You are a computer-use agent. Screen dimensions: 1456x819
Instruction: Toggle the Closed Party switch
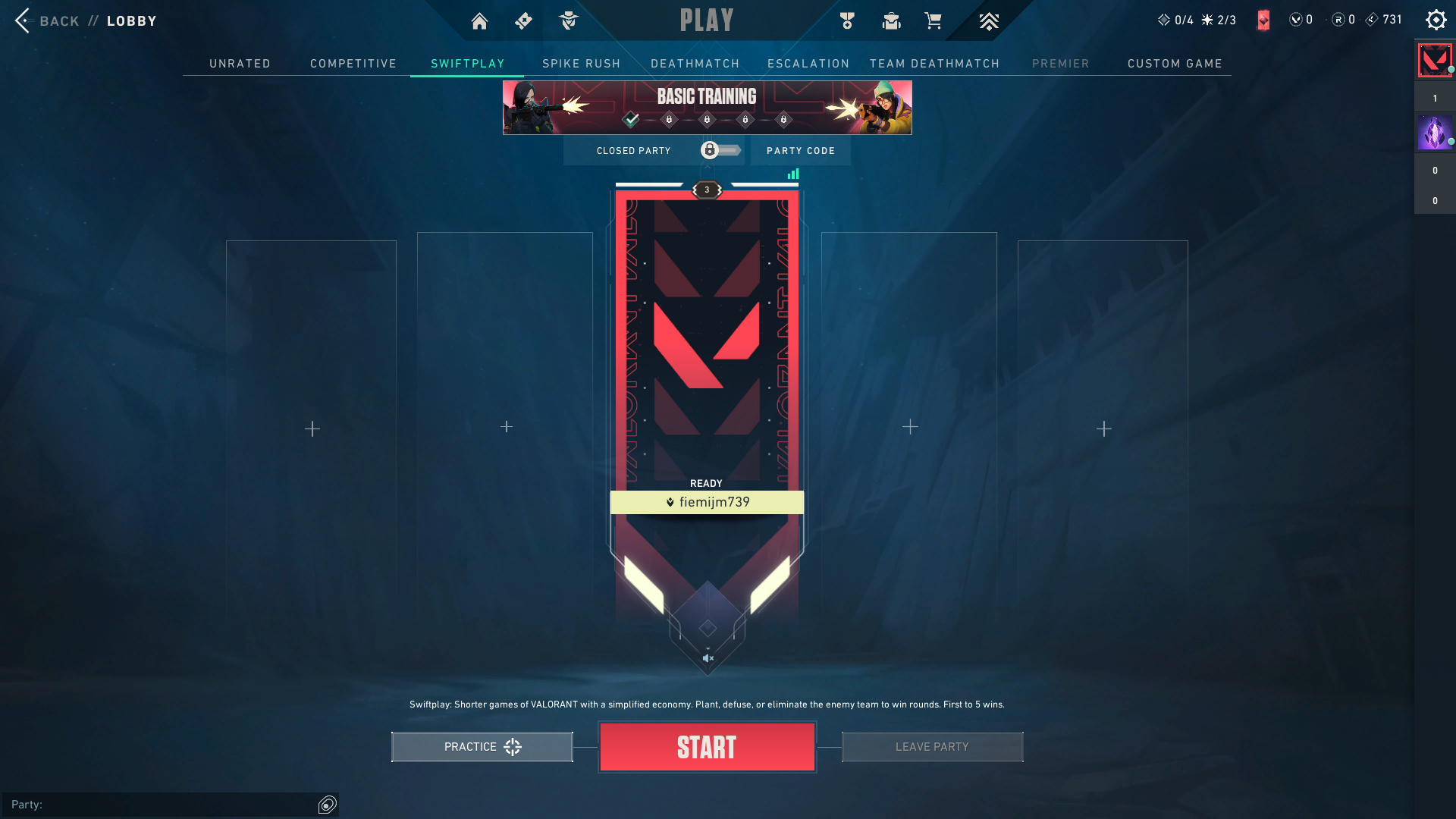coord(720,150)
